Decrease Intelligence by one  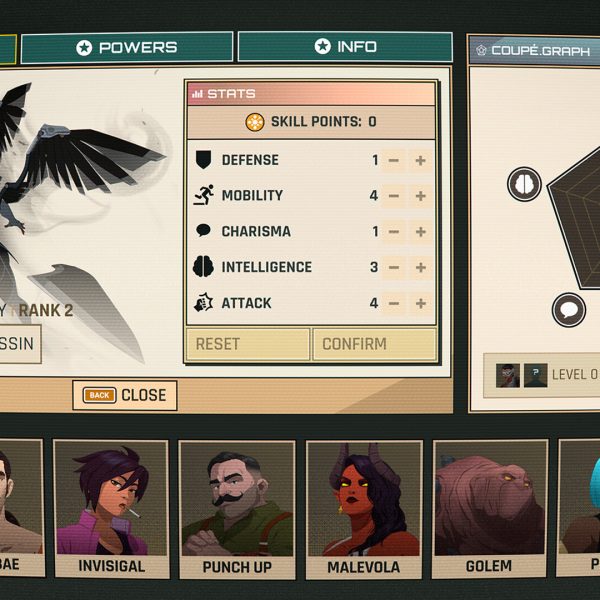[394, 268]
